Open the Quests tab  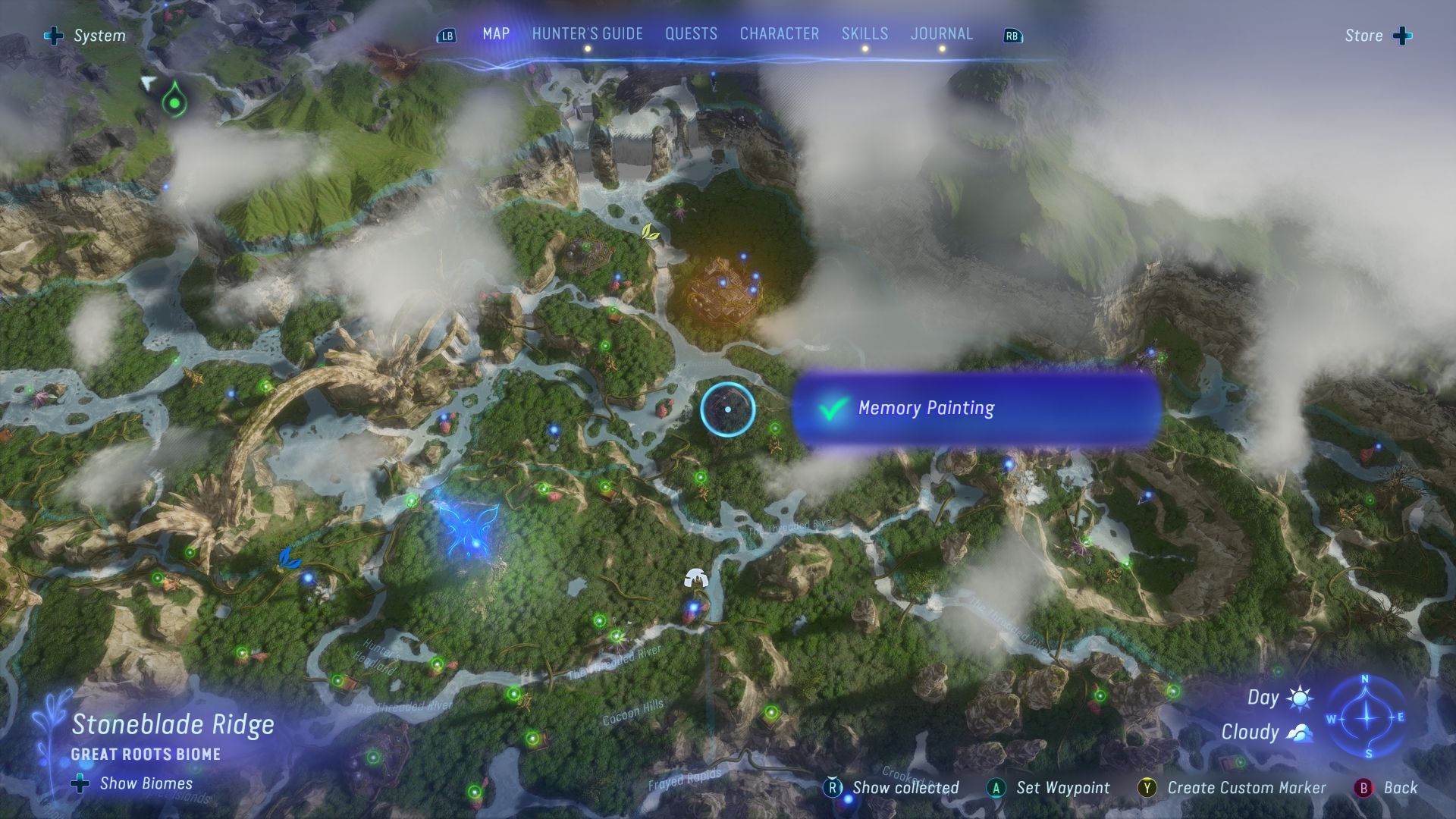click(691, 33)
